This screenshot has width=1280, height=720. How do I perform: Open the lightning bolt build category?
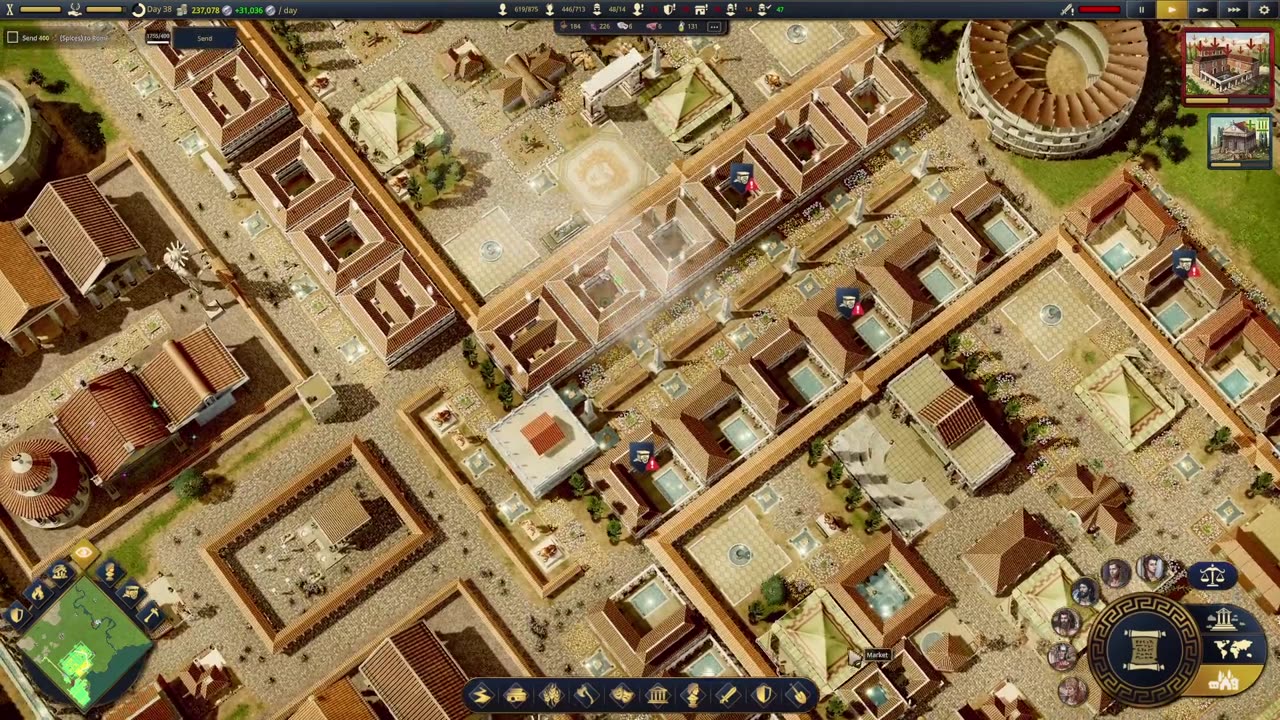(x=481, y=695)
